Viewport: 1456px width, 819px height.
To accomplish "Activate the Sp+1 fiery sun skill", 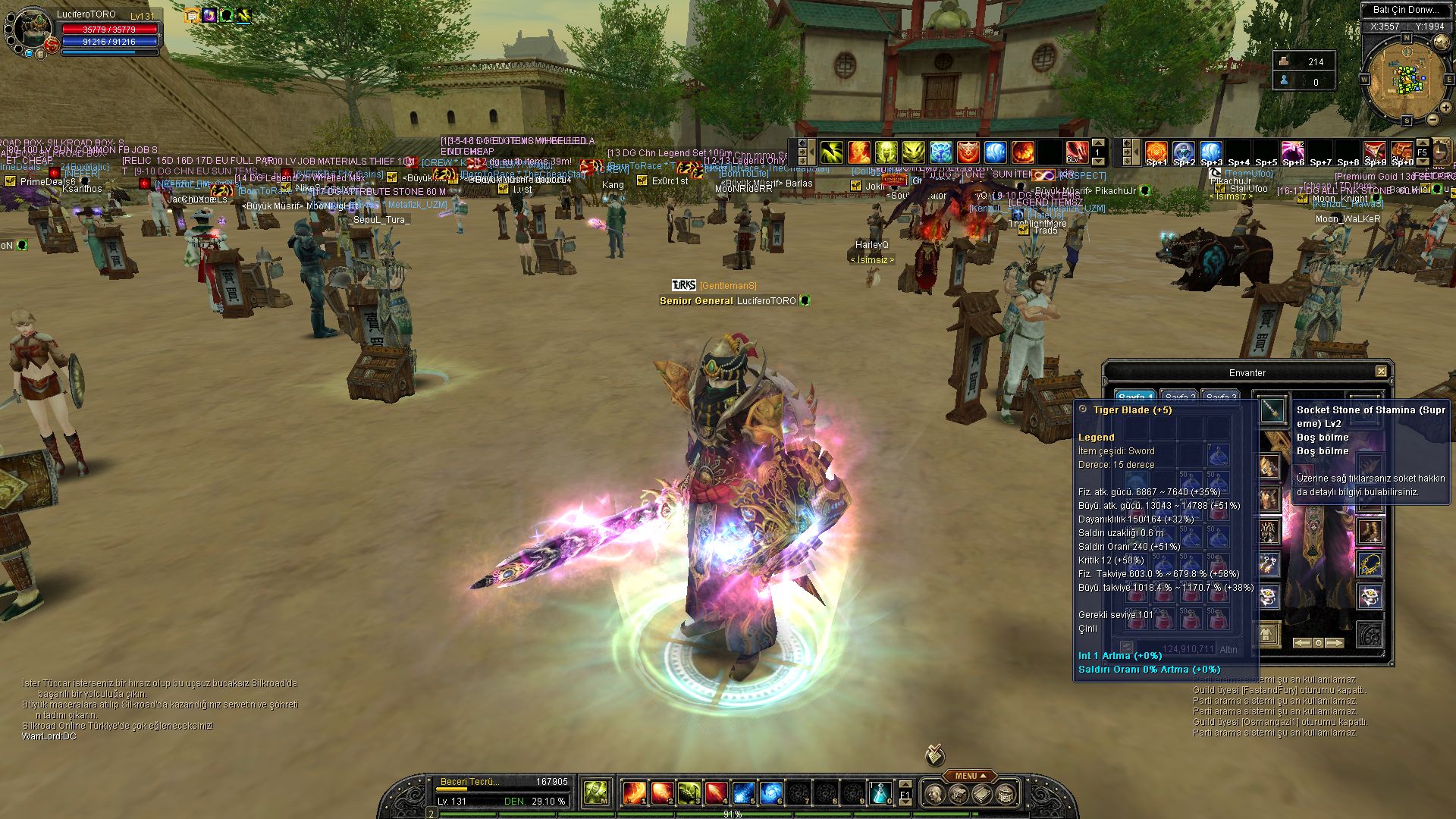I will [1156, 152].
